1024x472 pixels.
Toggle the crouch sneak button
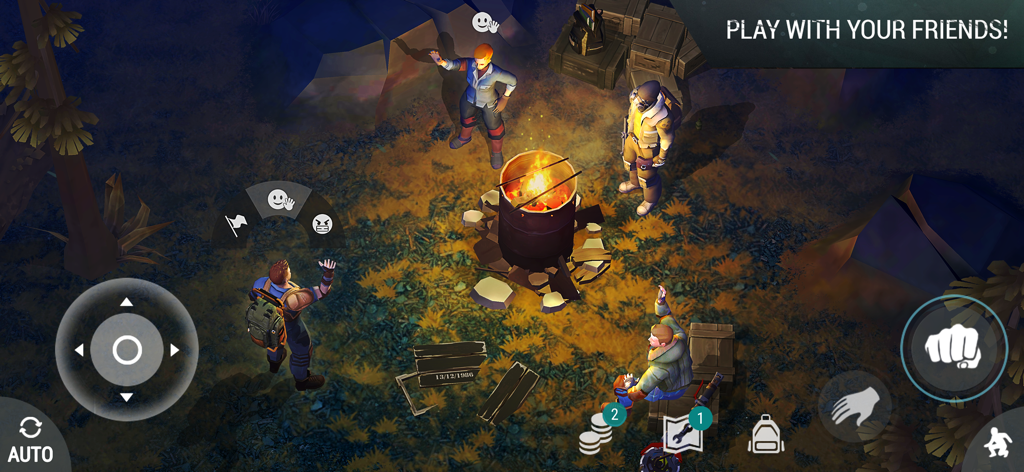tap(996, 442)
